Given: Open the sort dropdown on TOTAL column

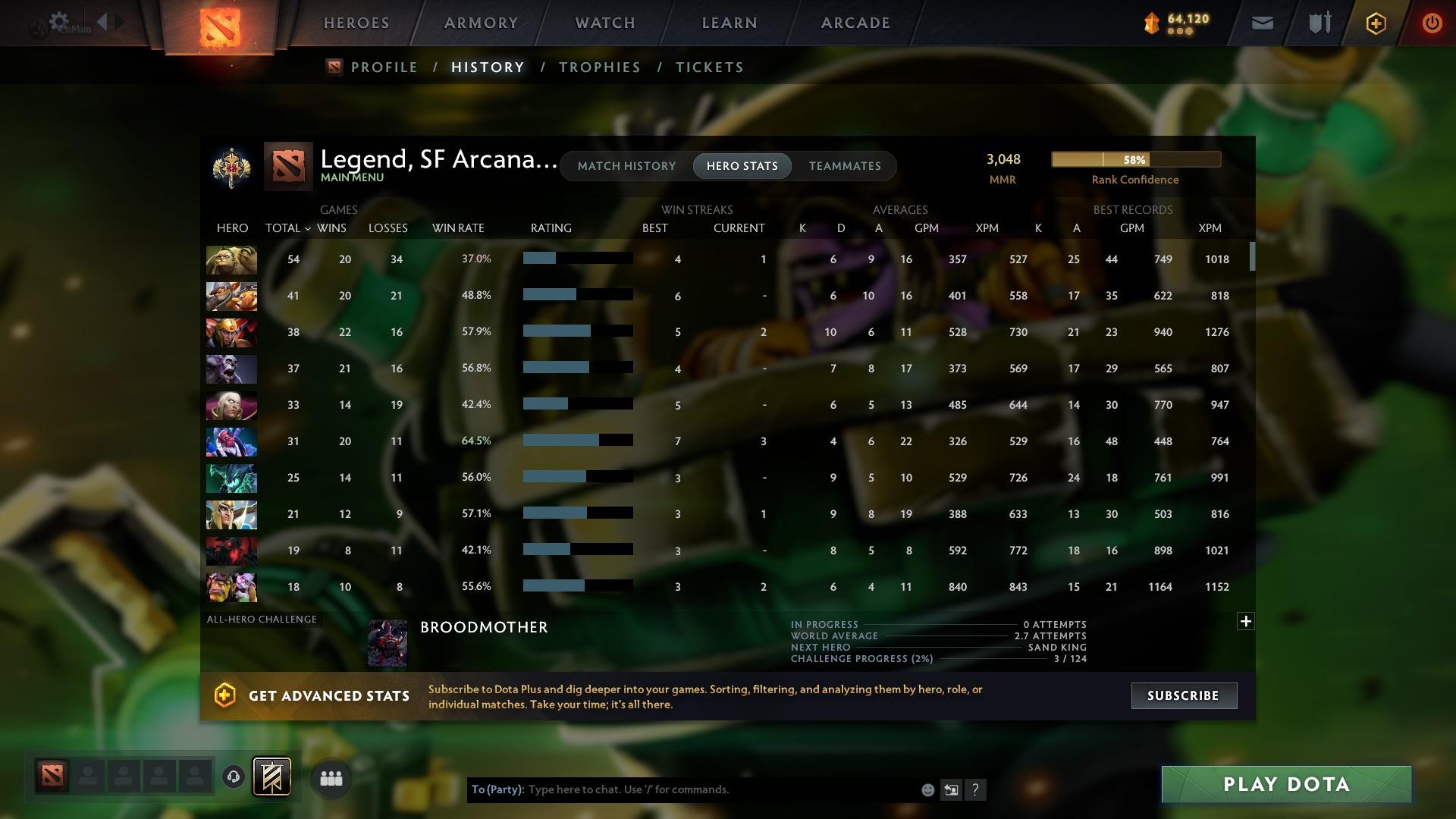Looking at the screenshot, I should coord(307,227).
